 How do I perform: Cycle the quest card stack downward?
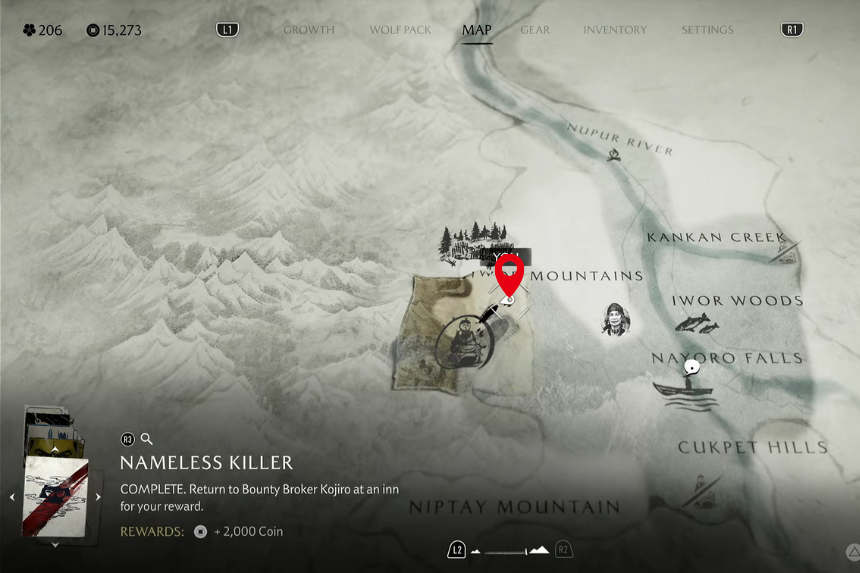tap(54, 545)
